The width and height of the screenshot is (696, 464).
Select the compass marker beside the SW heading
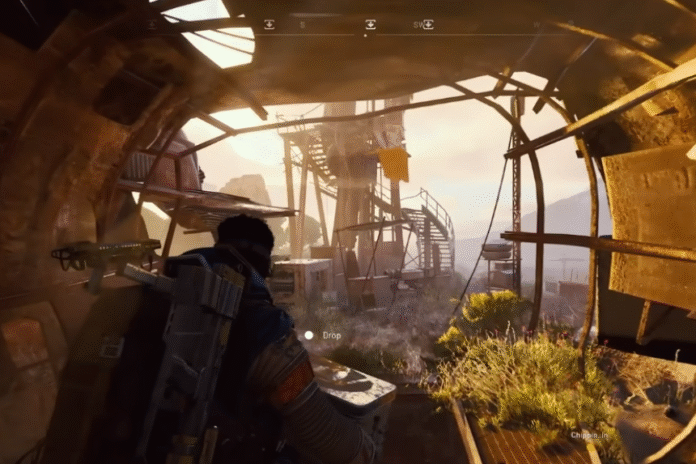tap(428, 24)
